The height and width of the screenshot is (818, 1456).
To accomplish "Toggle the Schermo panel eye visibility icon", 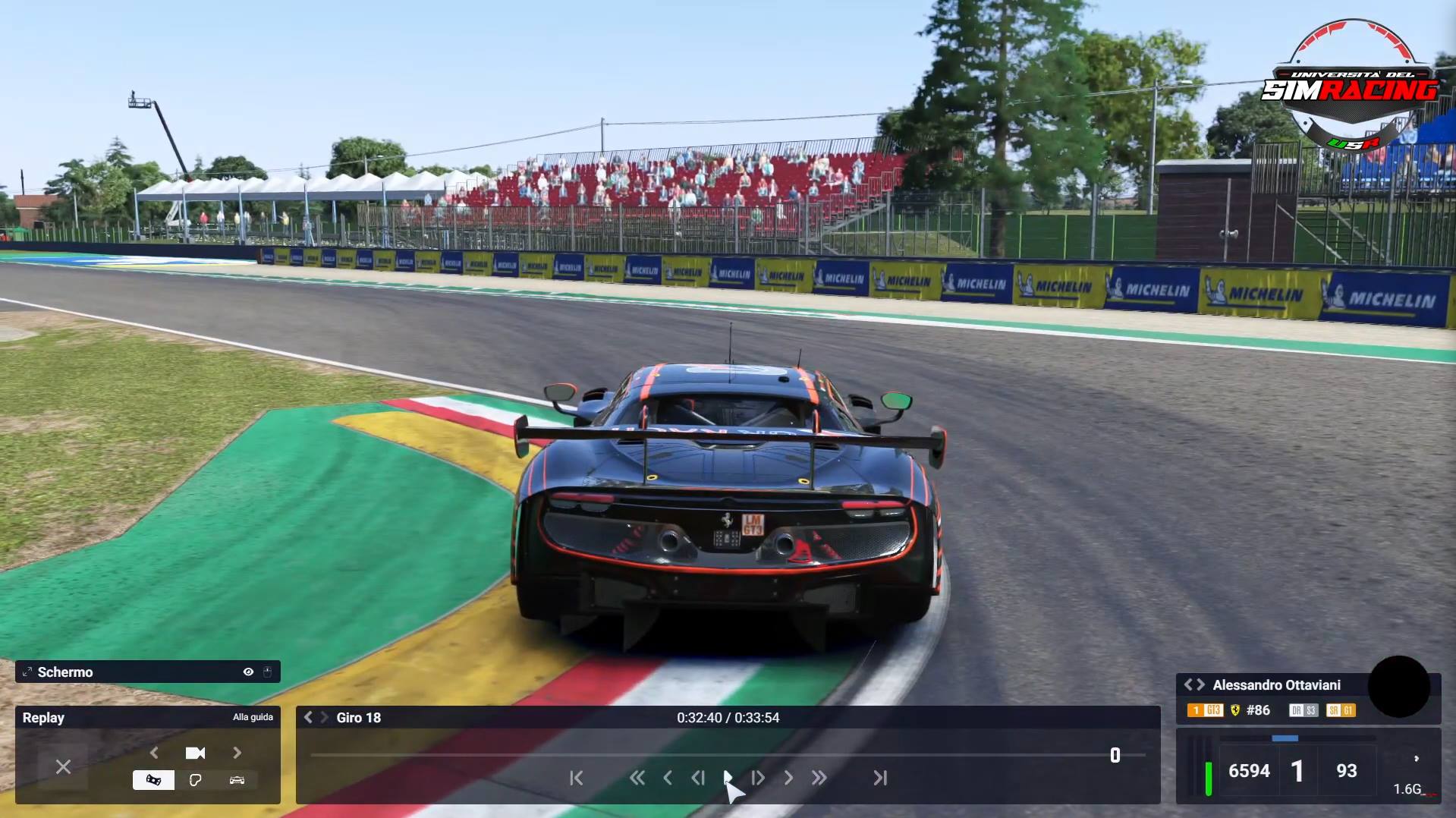I will coord(248,672).
